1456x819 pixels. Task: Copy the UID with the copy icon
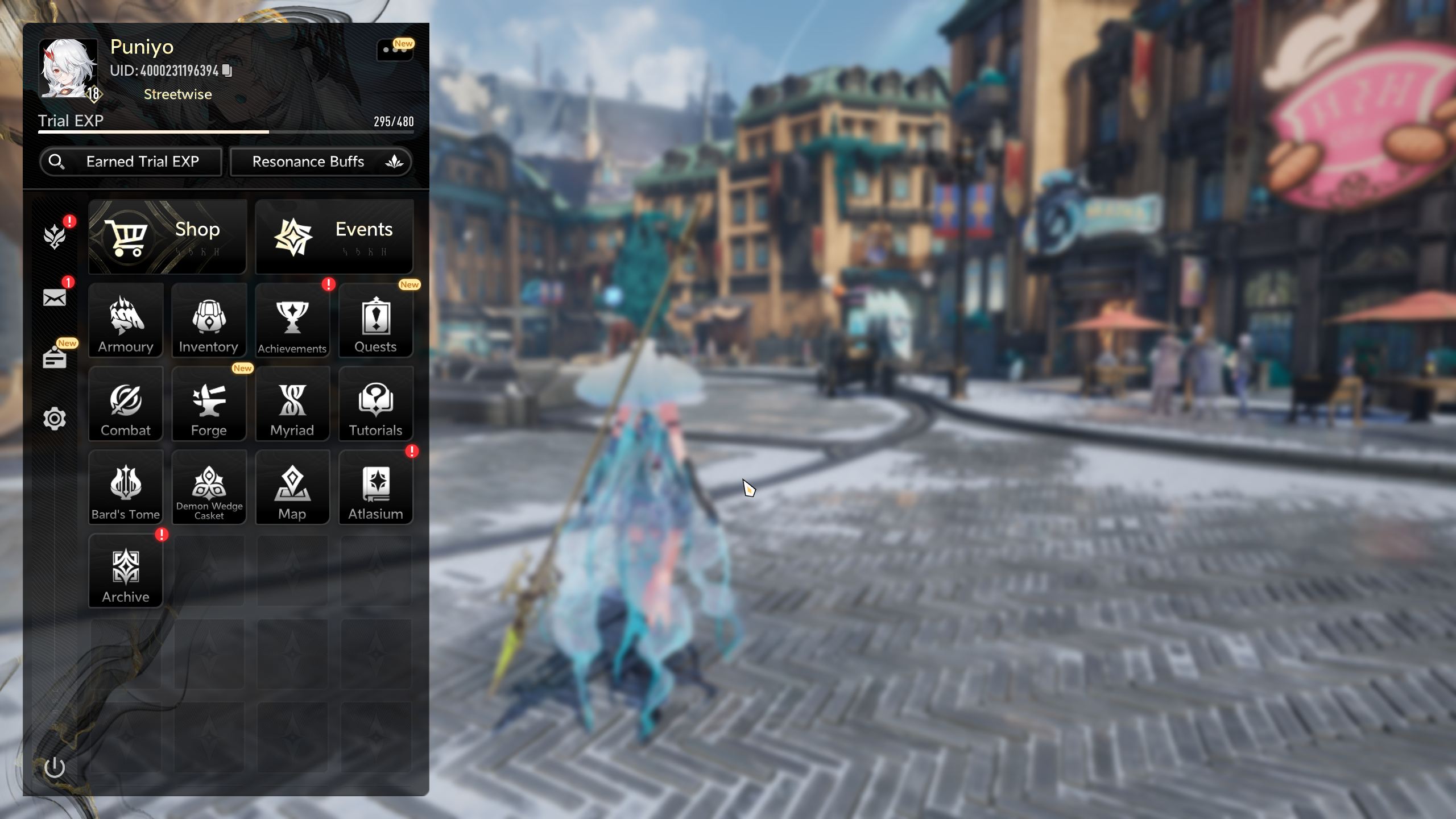coord(227,71)
